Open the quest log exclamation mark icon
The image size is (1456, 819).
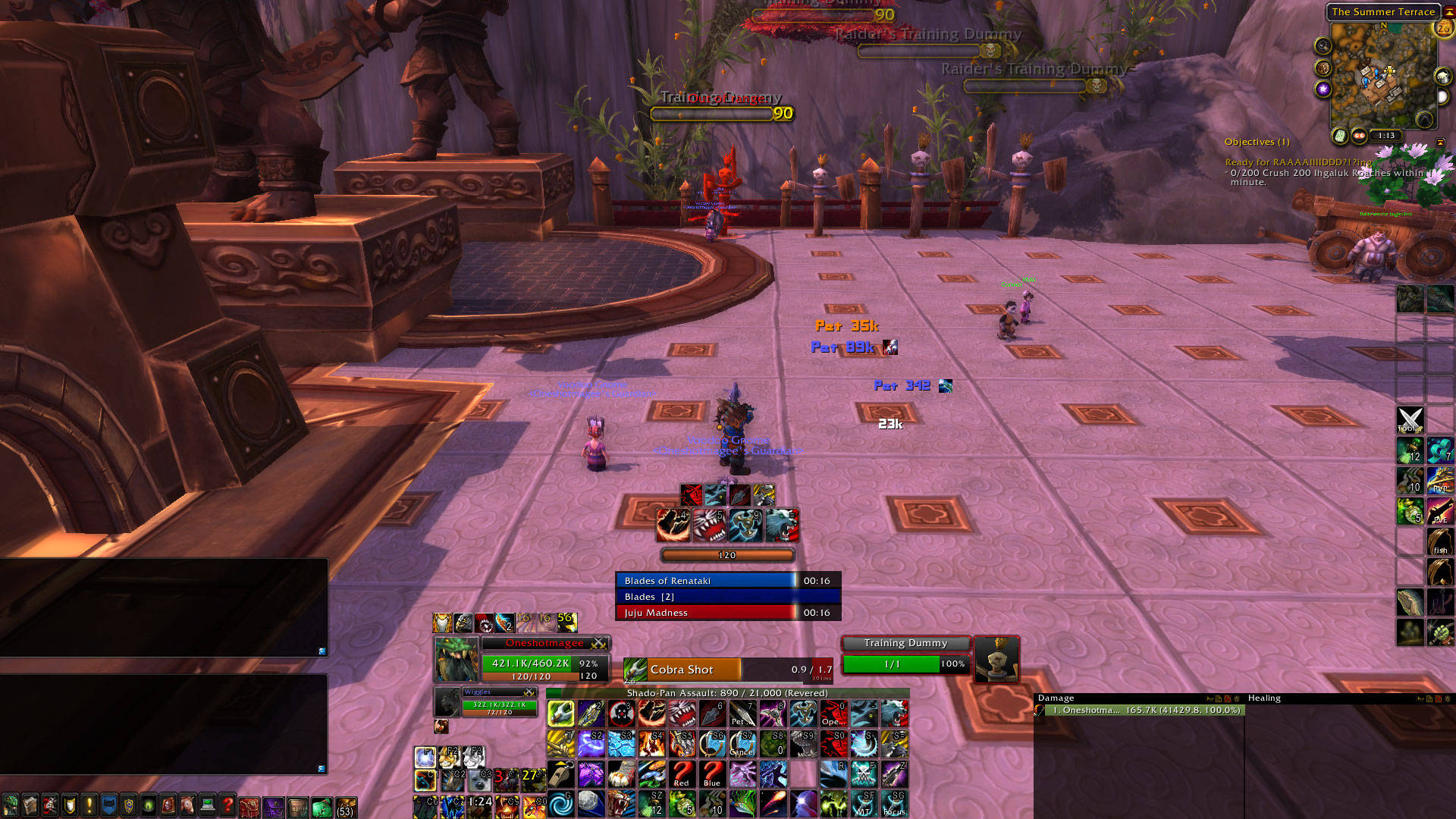pos(89,805)
